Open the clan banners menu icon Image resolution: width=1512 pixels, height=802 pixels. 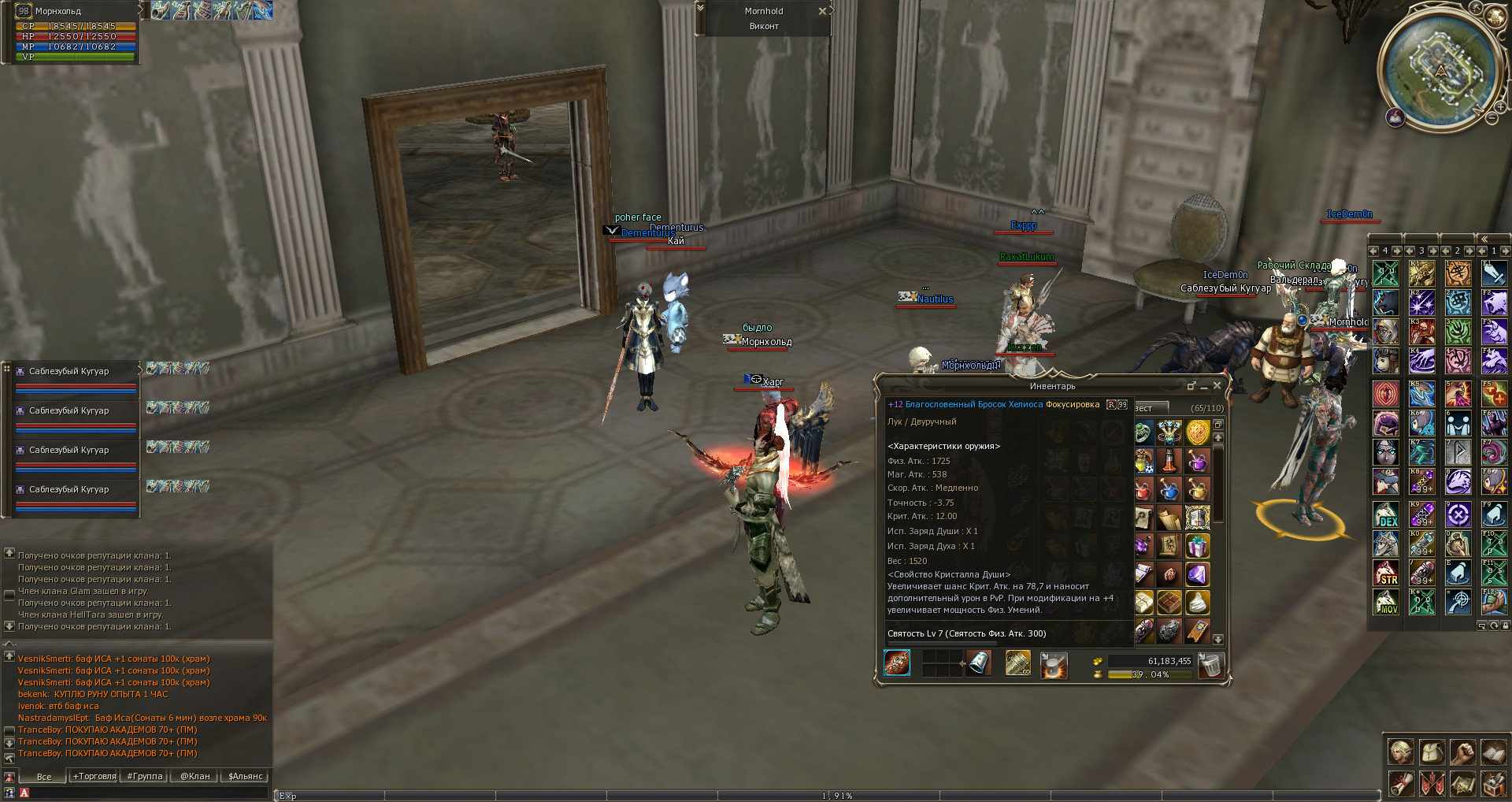1432,783
